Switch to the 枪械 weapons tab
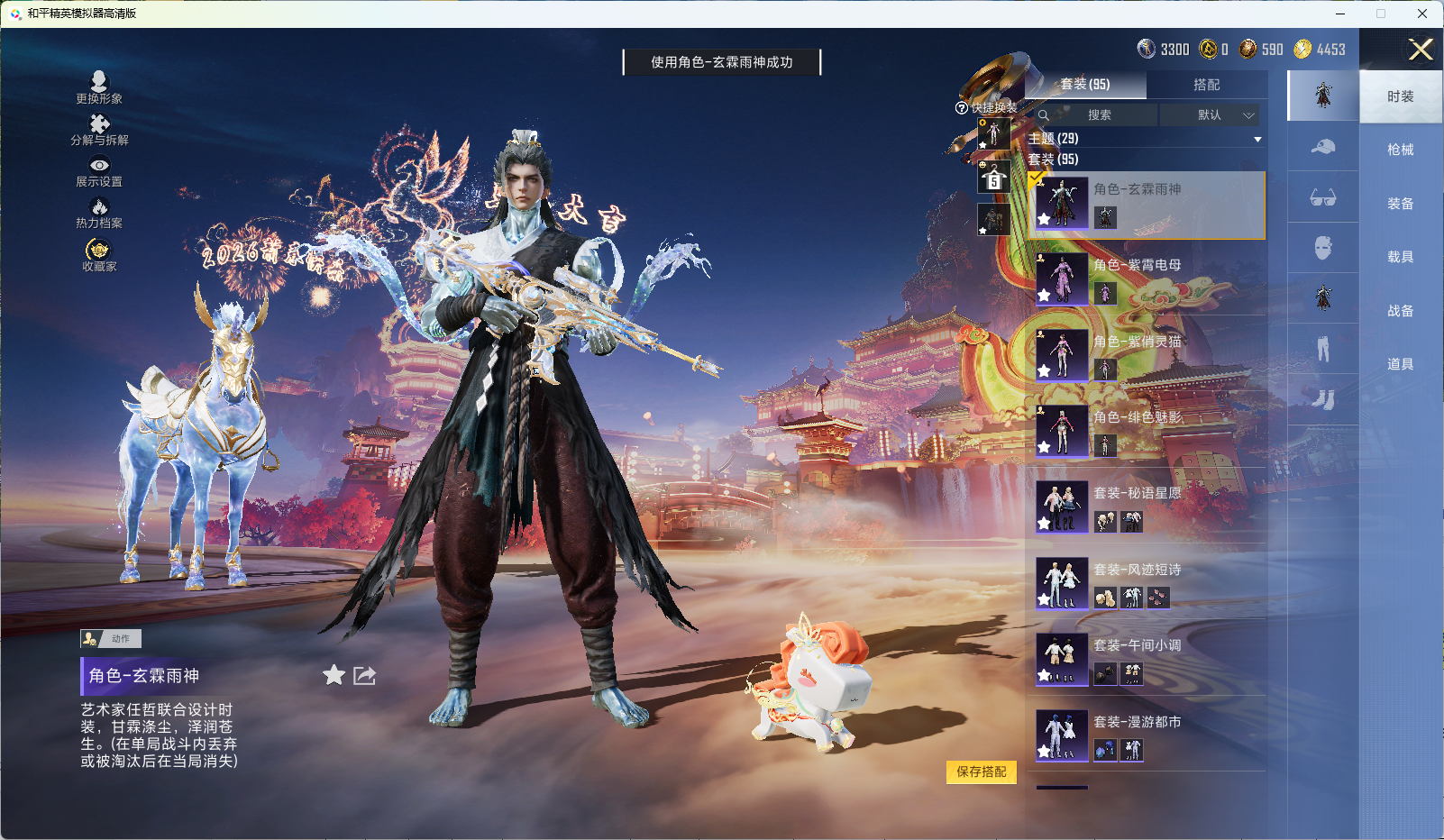The width and height of the screenshot is (1444, 840). (x=1401, y=149)
